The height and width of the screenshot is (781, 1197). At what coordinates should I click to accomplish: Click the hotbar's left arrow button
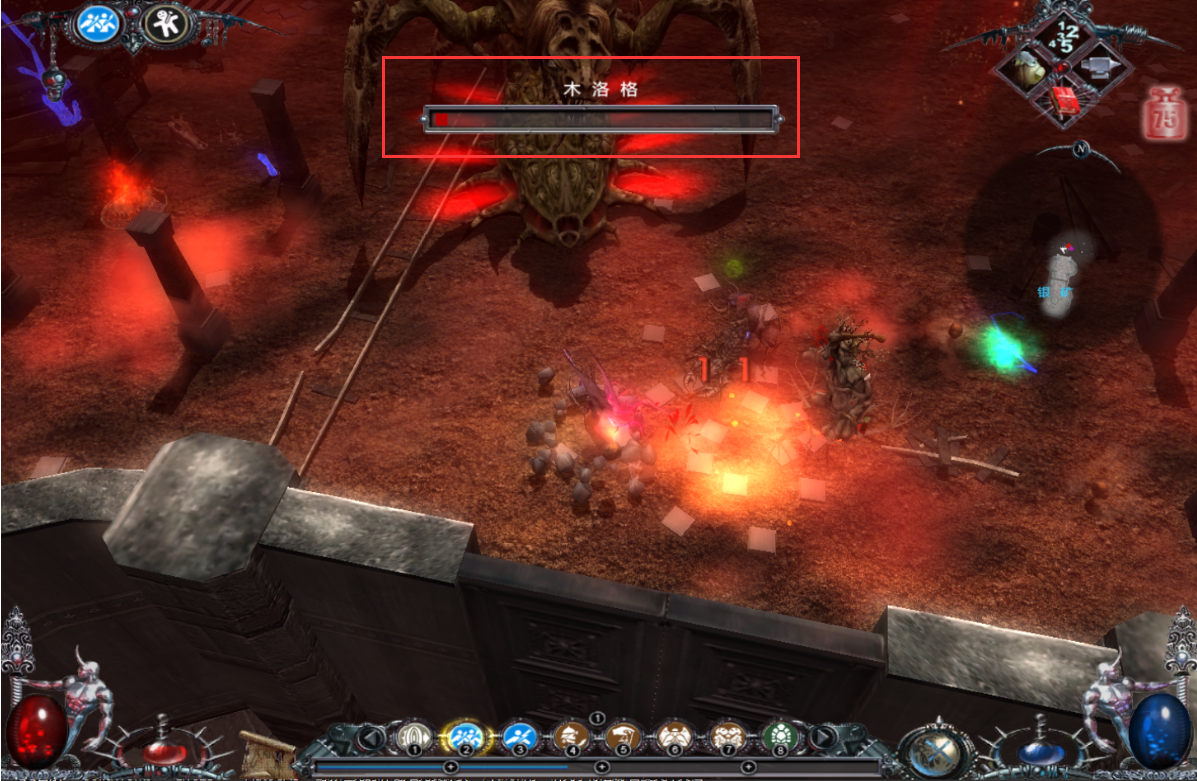(x=373, y=738)
